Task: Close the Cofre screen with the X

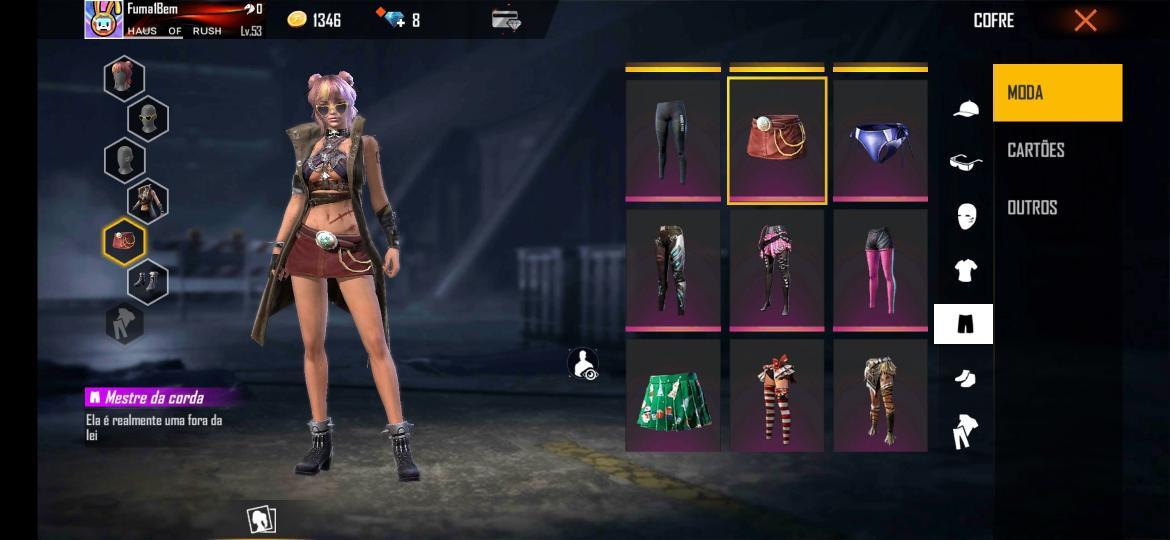Action: 1085,20
